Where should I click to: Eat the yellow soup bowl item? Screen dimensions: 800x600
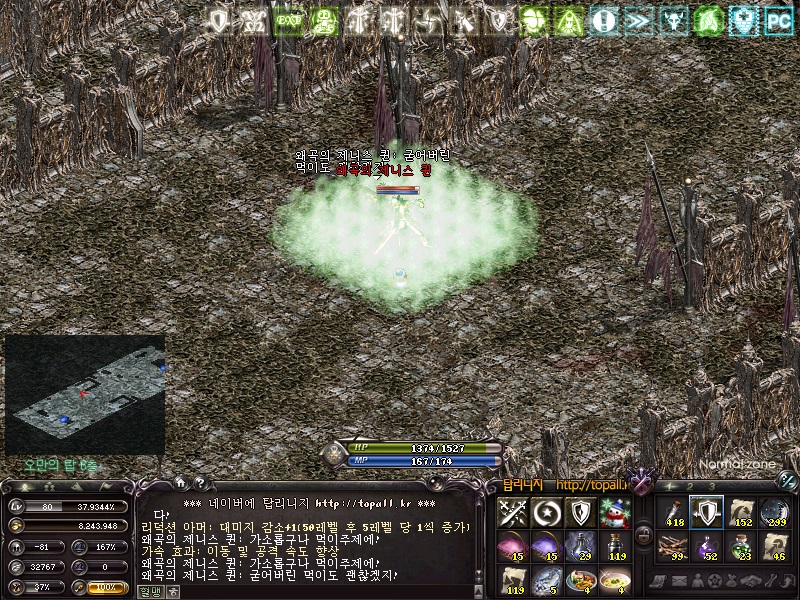(x=614, y=579)
